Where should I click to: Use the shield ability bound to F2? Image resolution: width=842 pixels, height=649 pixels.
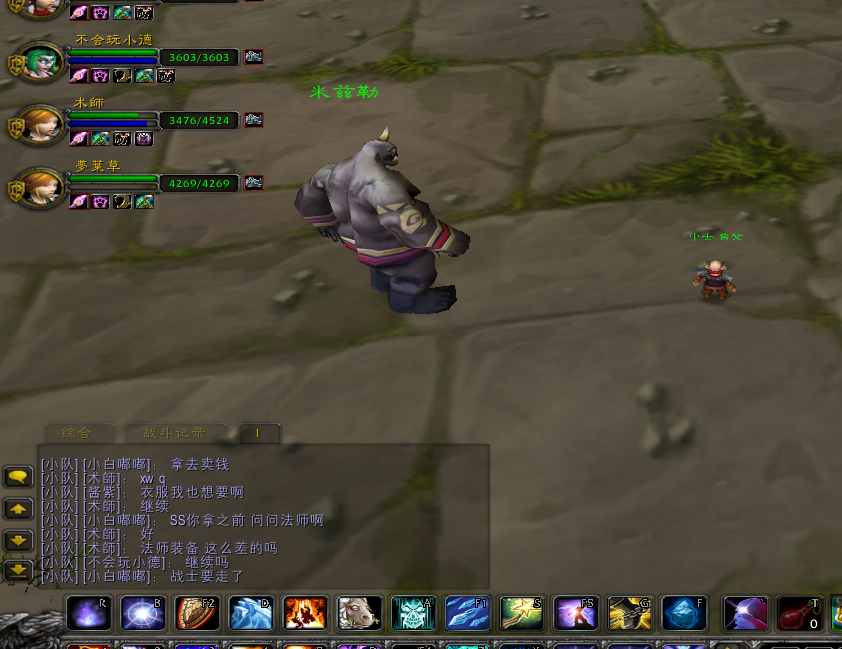[x=197, y=613]
